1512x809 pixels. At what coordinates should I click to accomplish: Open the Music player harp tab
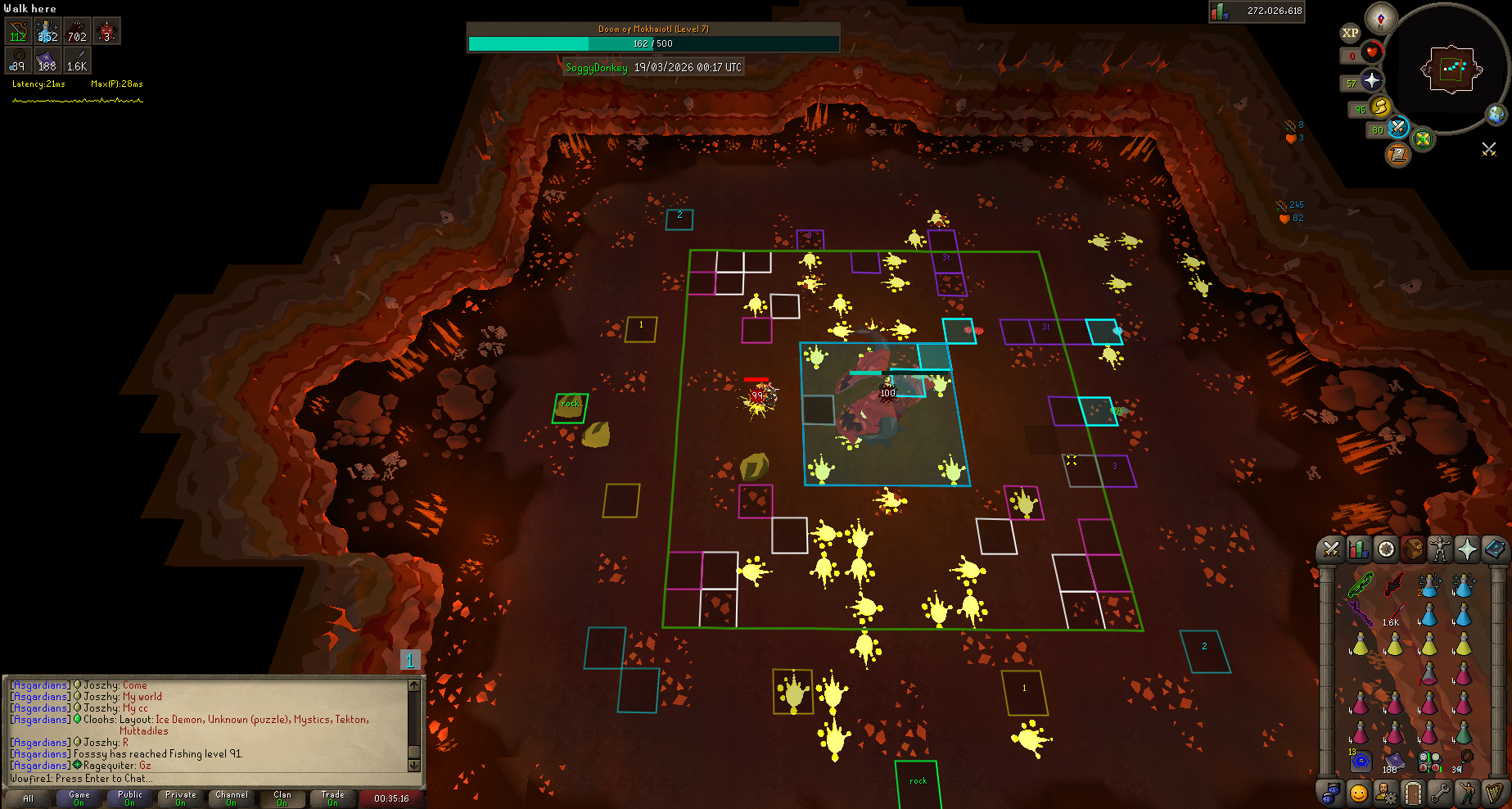(1494, 793)
